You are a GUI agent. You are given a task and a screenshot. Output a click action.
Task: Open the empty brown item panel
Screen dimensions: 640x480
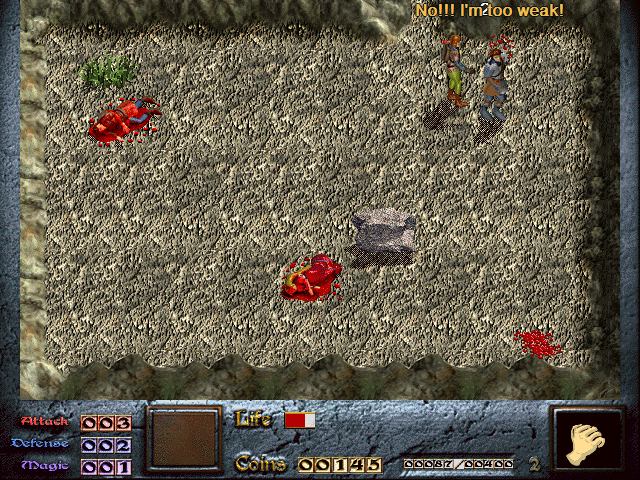point(183,439)
